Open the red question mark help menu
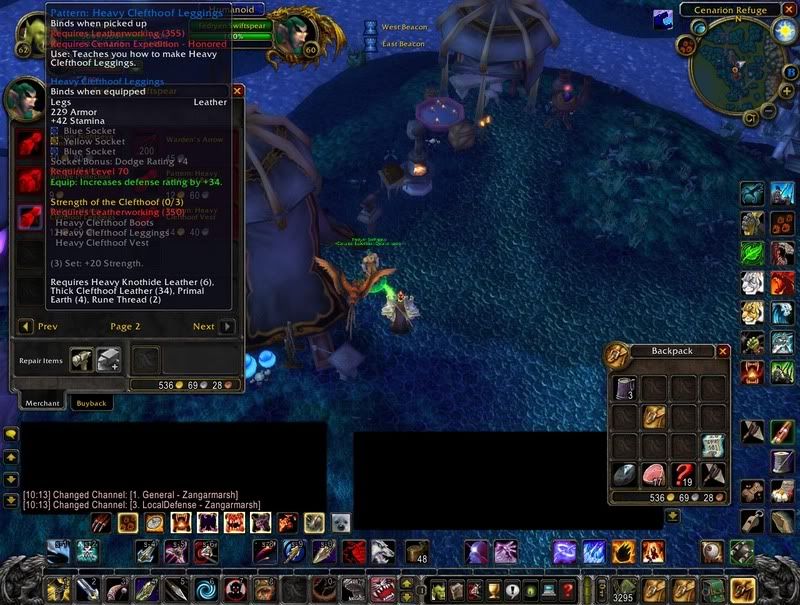 [x=567, y=590]
